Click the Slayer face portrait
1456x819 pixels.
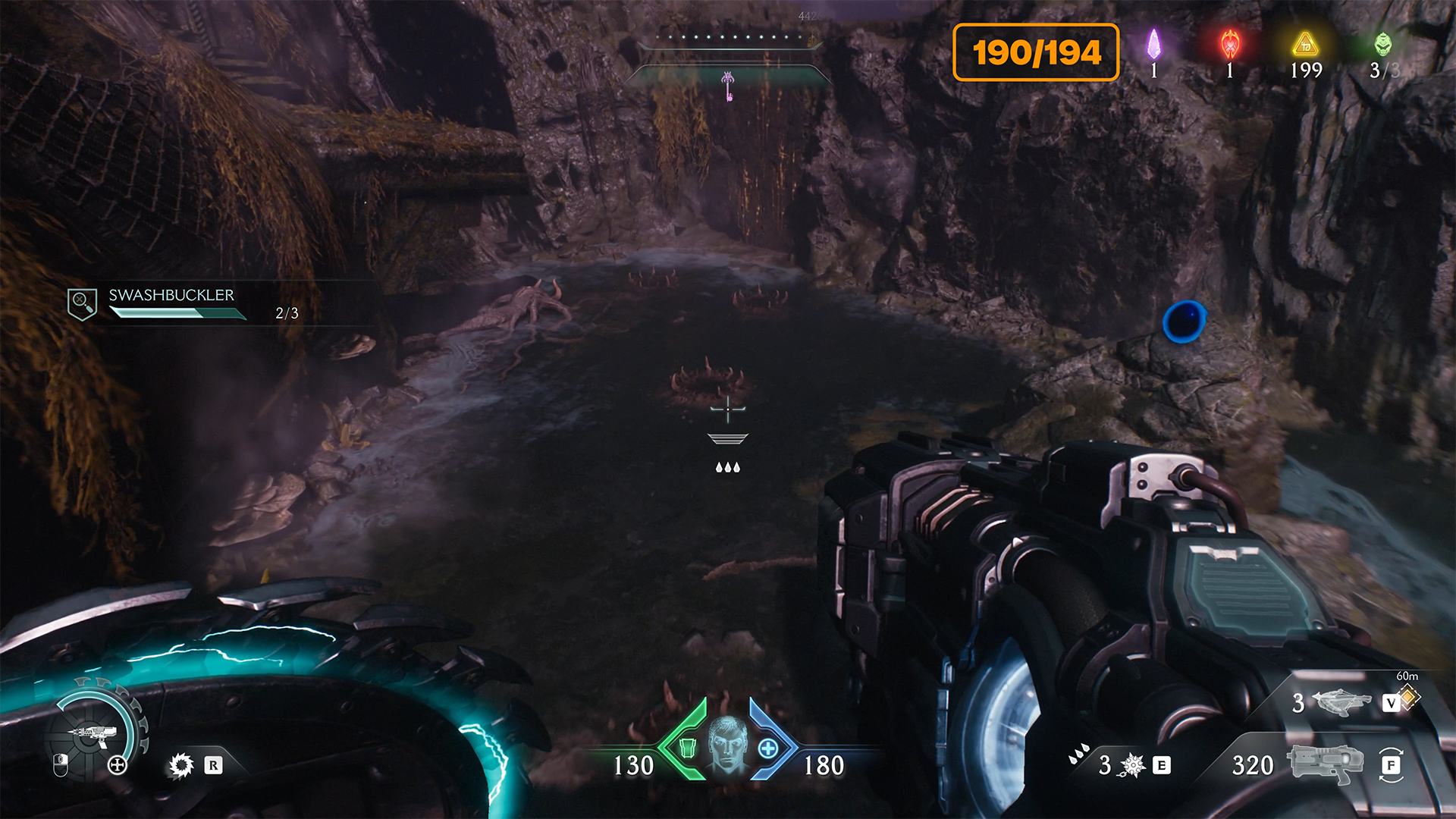coord(728,745)
